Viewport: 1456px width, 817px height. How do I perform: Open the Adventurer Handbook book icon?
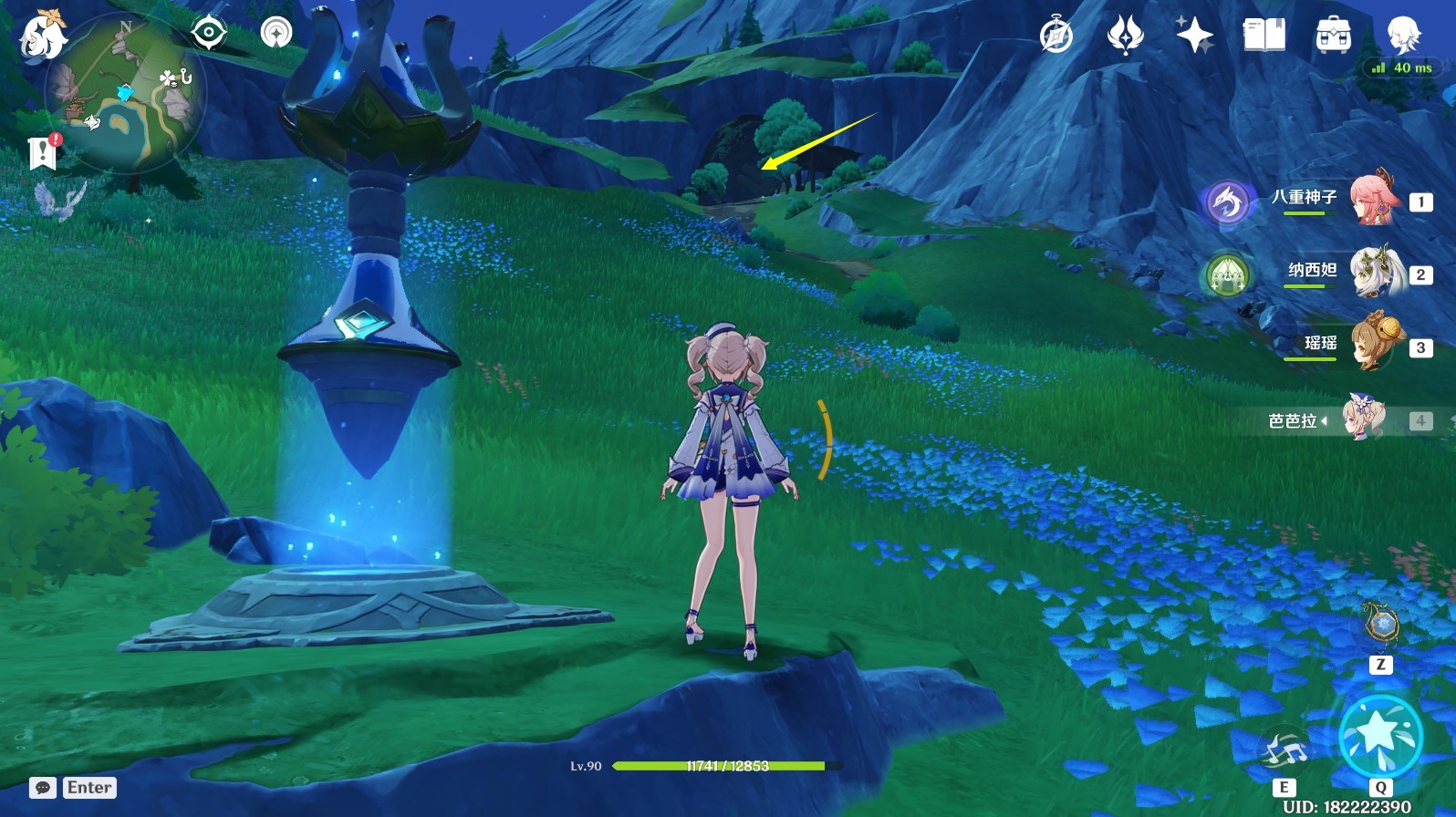[x=1264, y=36]
